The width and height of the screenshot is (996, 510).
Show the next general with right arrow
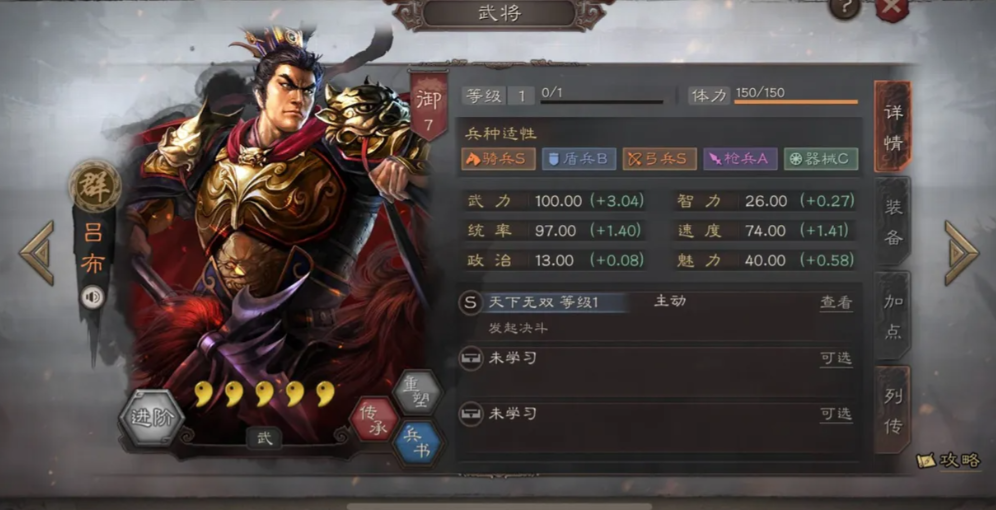(x=960, y=253)
